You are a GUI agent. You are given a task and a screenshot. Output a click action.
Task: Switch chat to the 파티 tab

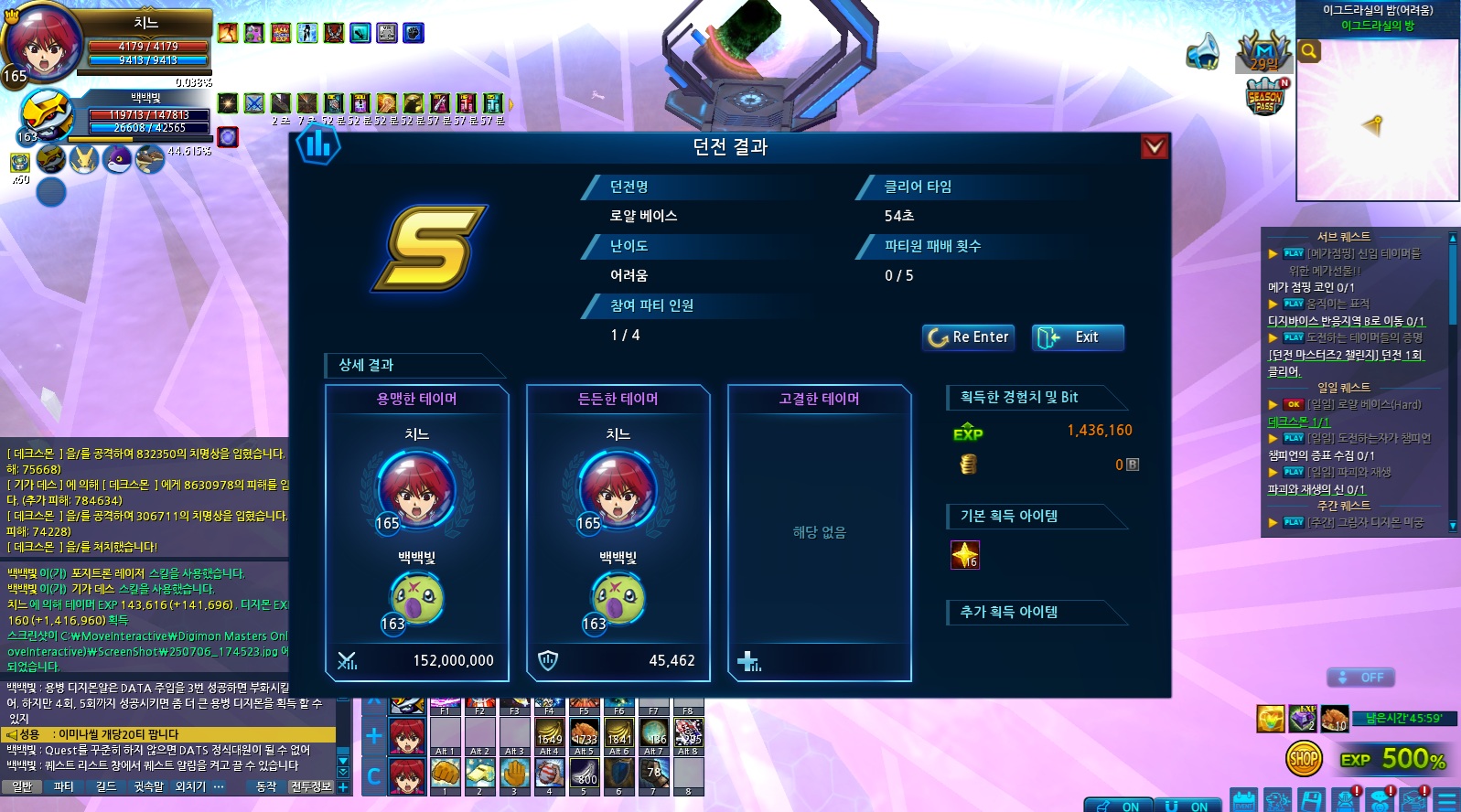[x=63, y=786]
